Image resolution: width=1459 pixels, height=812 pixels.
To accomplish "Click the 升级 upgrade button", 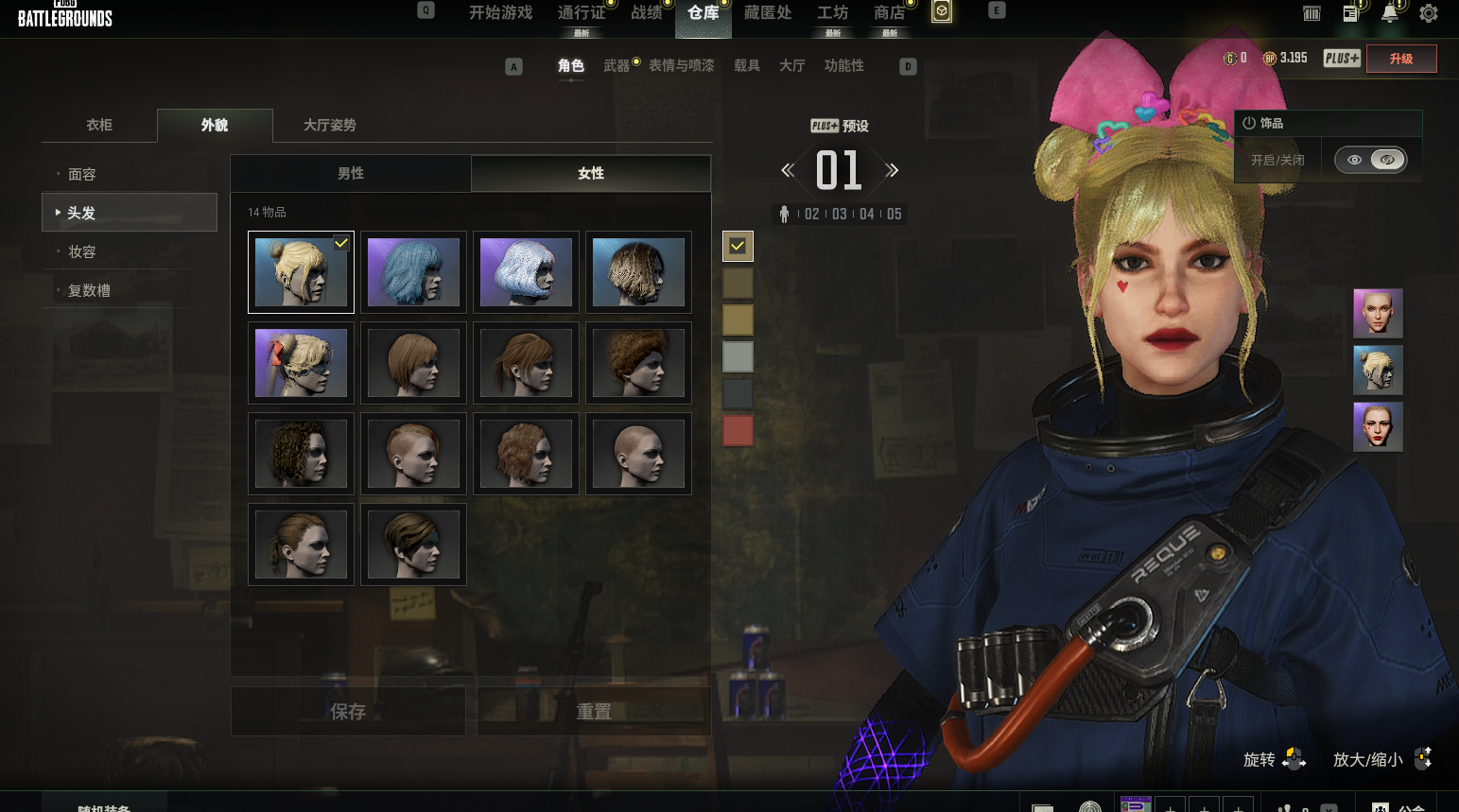I will (1400, 59).
